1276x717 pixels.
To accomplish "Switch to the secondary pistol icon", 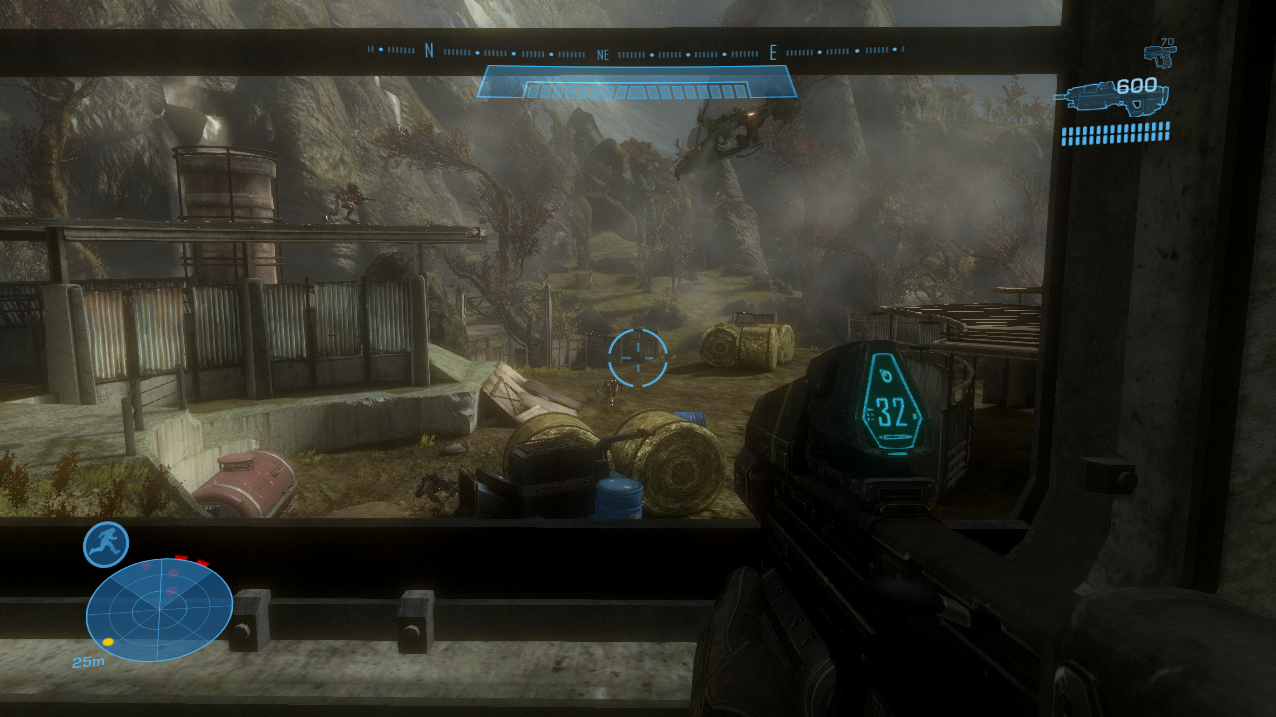I will 1159,52.
